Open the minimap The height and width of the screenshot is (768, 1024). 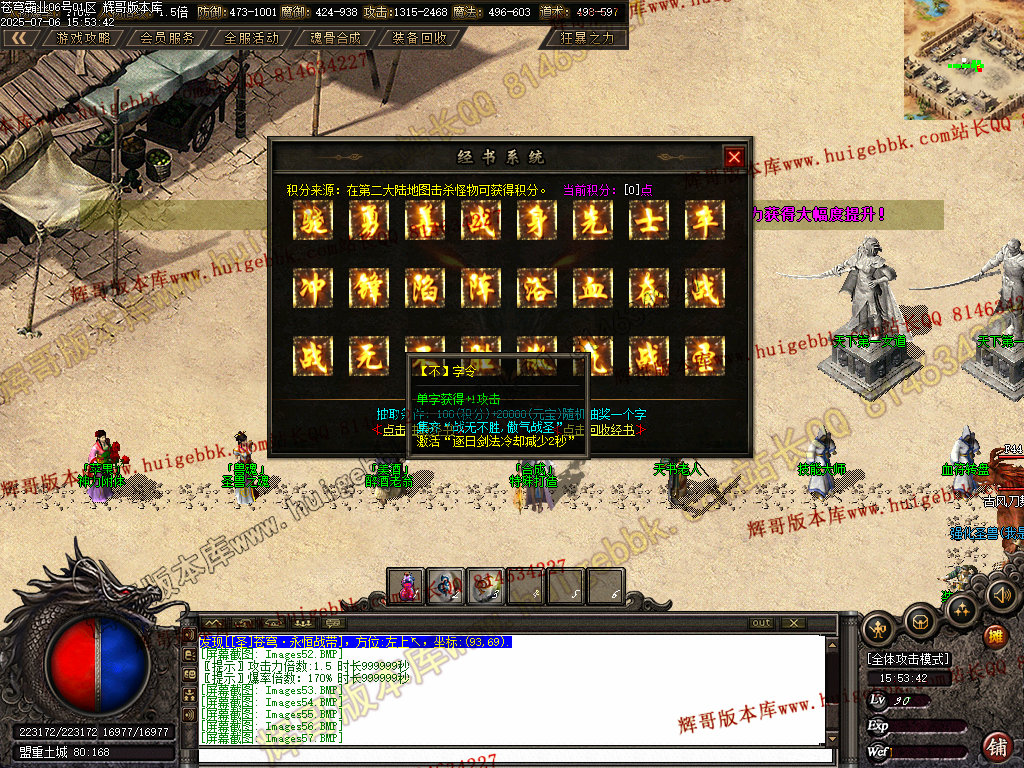962,46
